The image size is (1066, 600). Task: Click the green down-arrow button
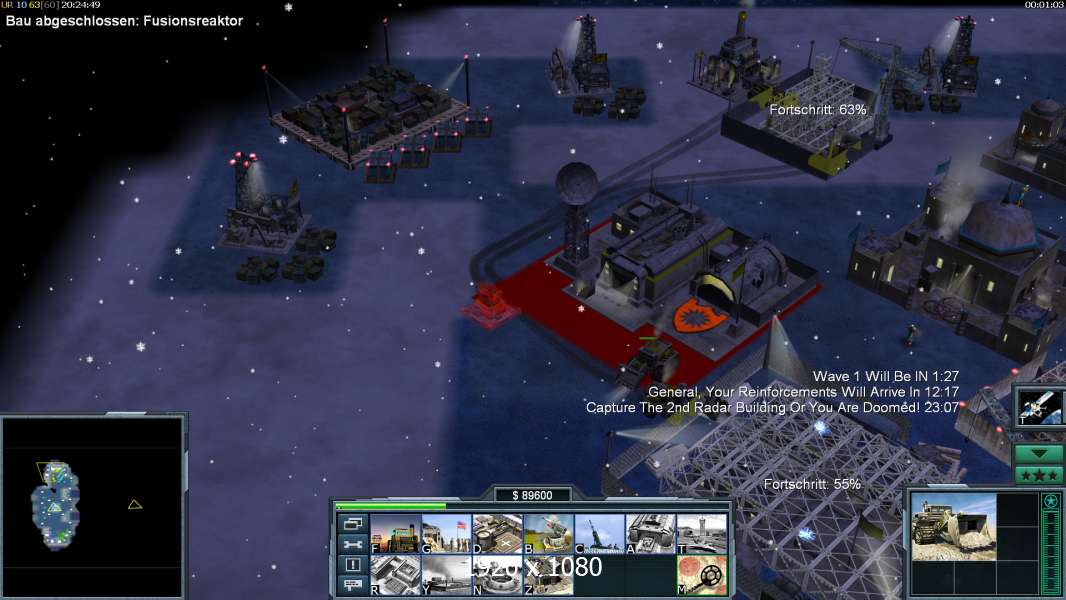tap(1039, 454)
